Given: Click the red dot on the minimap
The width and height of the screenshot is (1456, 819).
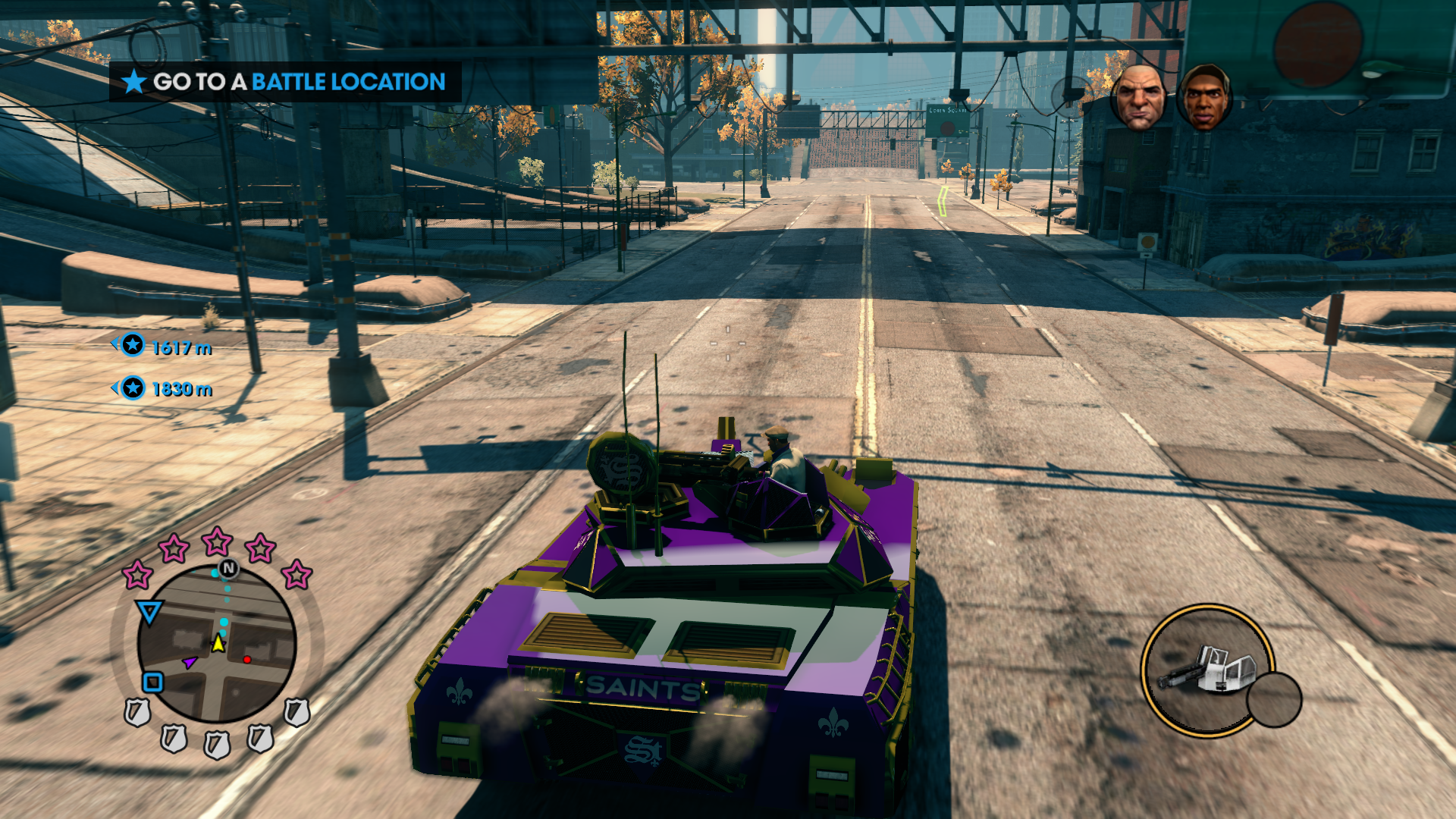Looking at the screenshot, I should click(247, 660).
